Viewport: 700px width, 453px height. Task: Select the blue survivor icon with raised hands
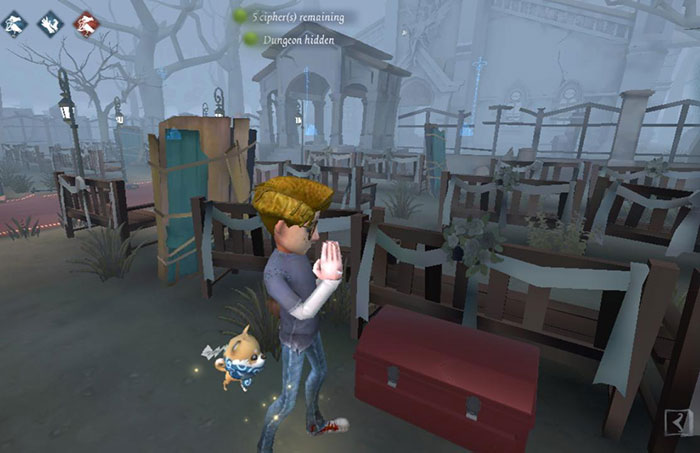coord(51,24)
